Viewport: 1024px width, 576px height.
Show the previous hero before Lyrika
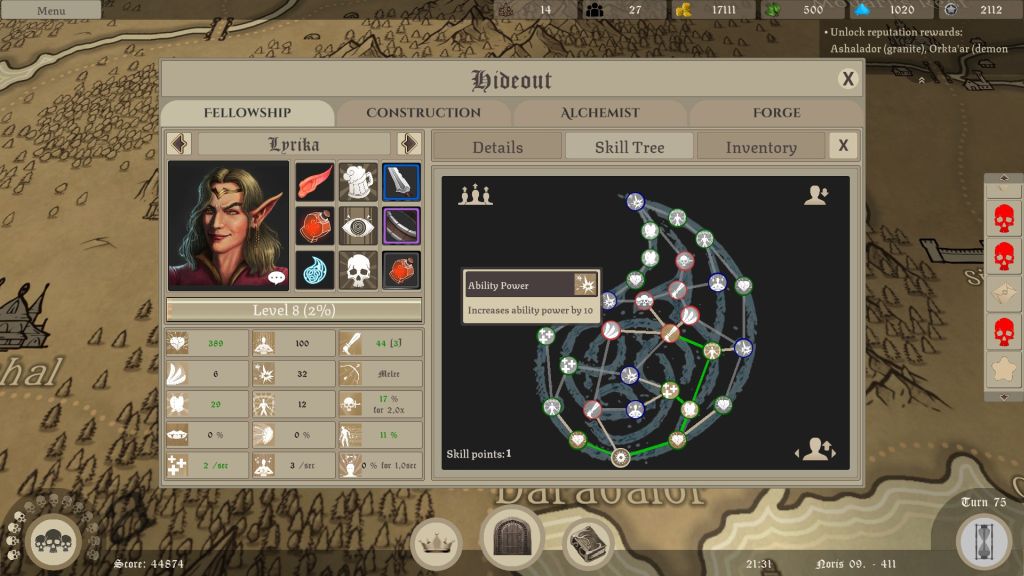[179, 144]
